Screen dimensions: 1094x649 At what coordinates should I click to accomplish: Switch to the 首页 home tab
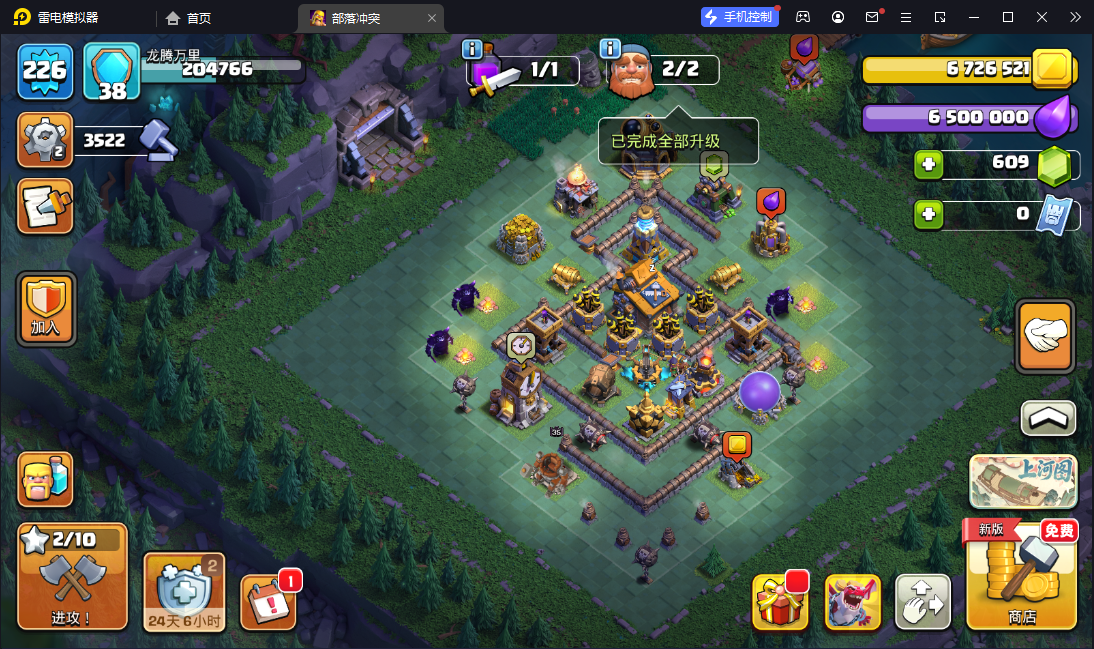(188, 17)
